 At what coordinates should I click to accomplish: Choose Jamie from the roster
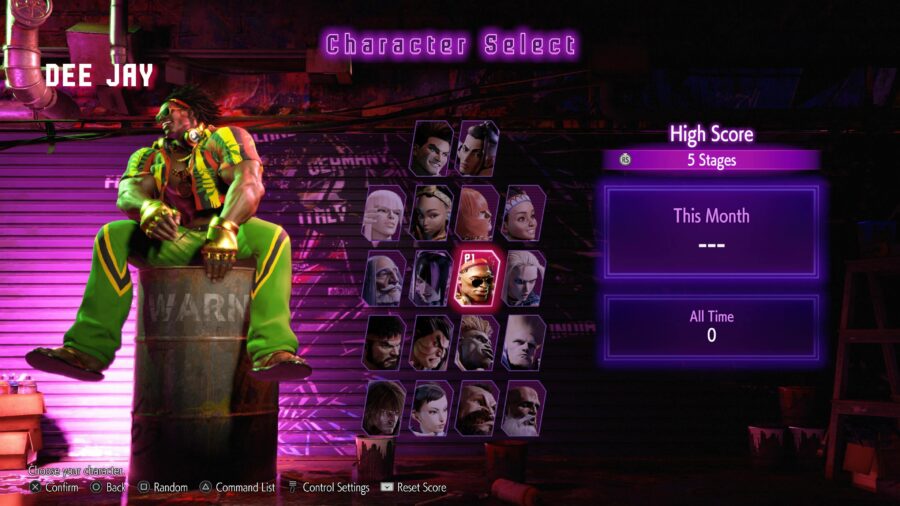click(x=479, y=149)
